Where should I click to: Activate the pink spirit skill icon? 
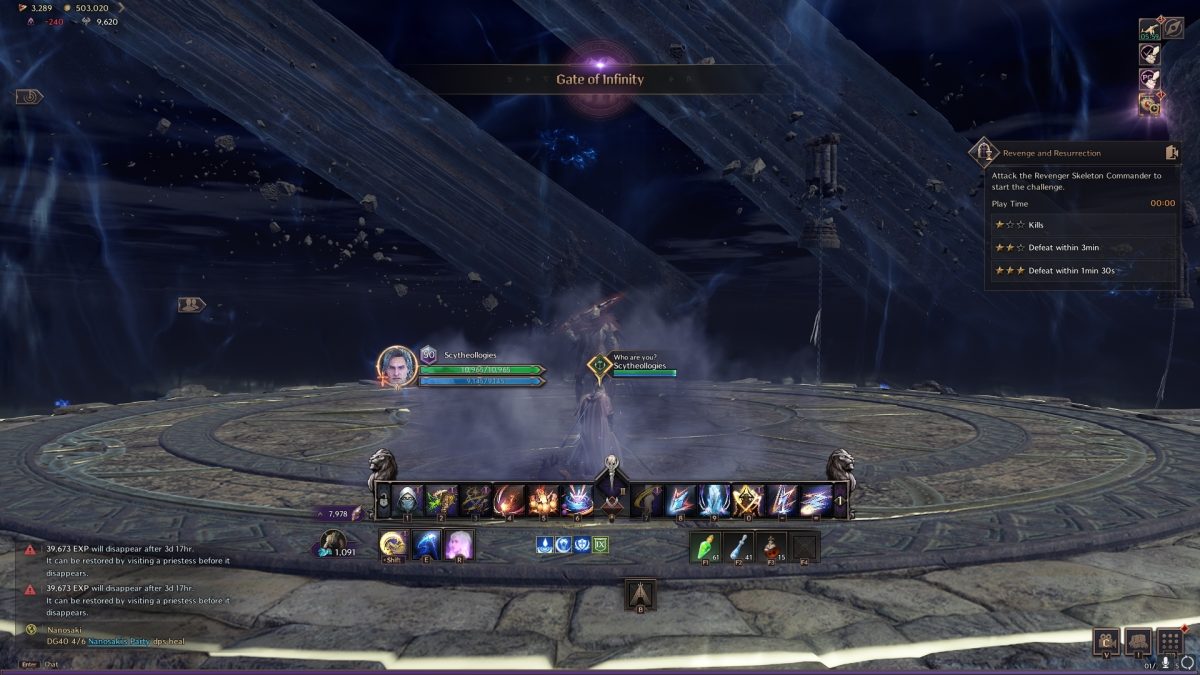[459, 545]
